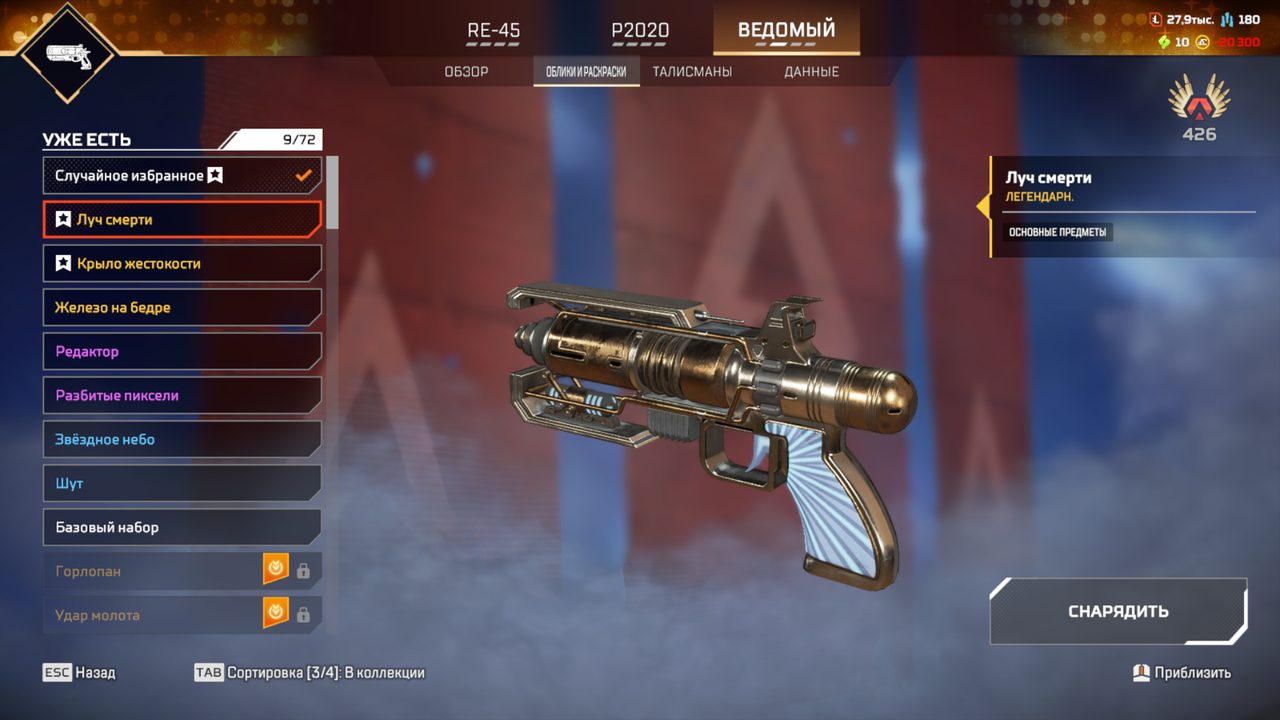Pick the Редактор skin

pyautogui.click(x=182, y=351)
